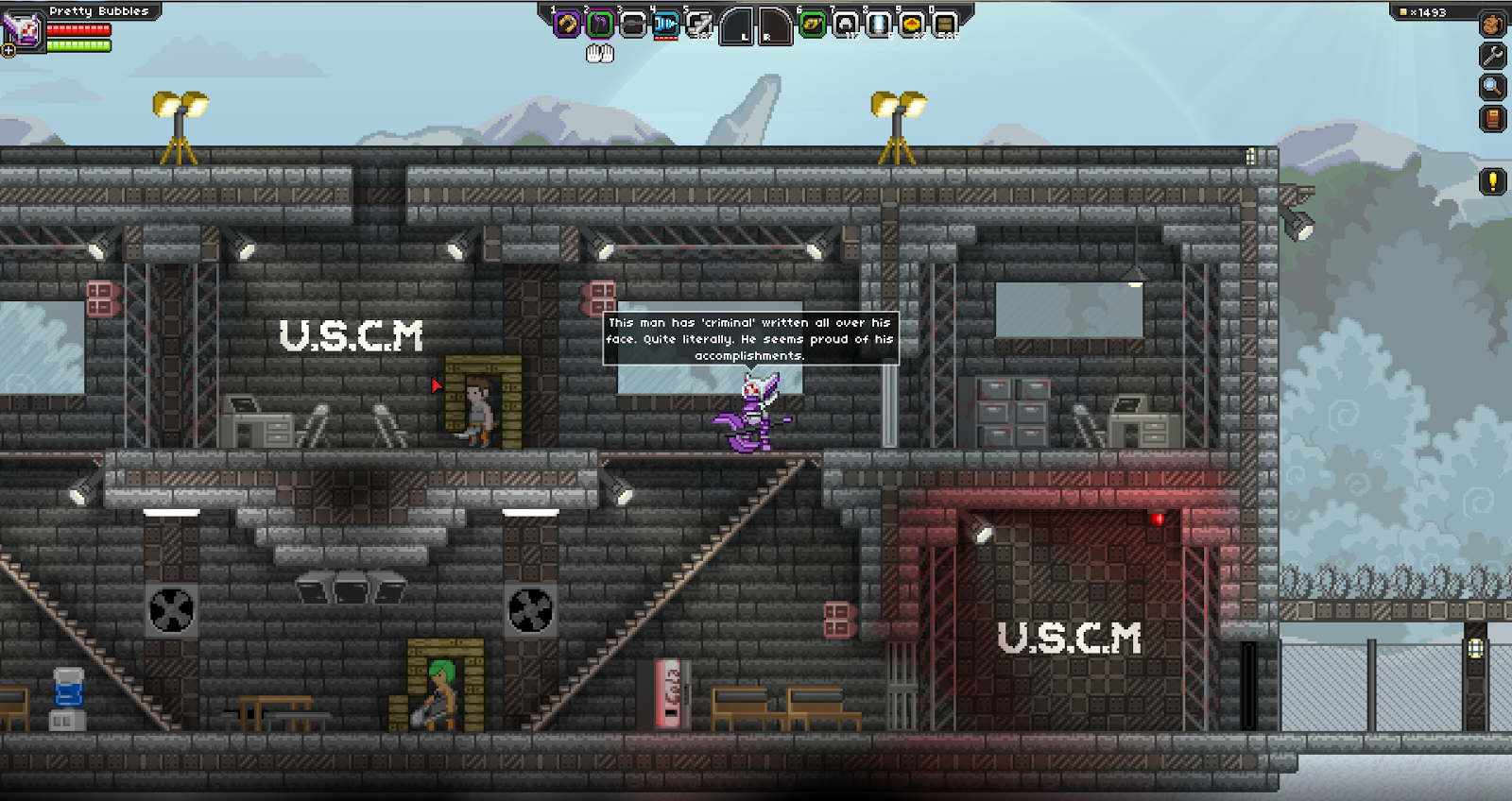Click the empty right-hand slot marked R
This screenshot has height=801, width=1512.
(x=775, y=26)
